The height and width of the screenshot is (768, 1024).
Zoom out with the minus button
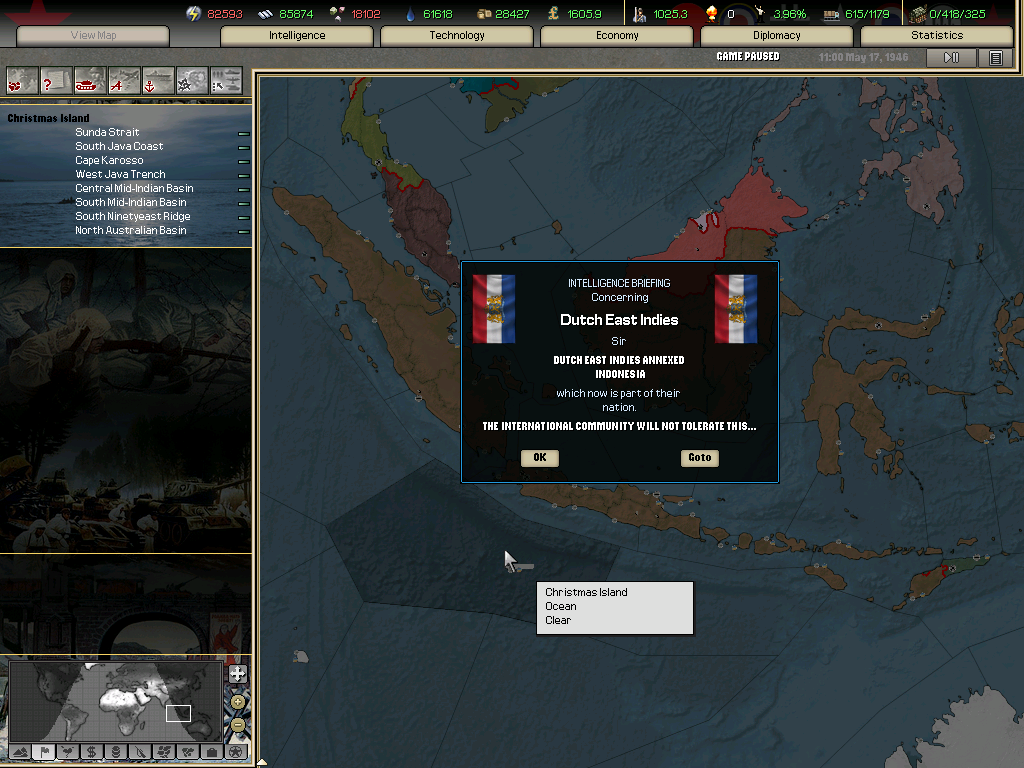(x=238, y=724)
